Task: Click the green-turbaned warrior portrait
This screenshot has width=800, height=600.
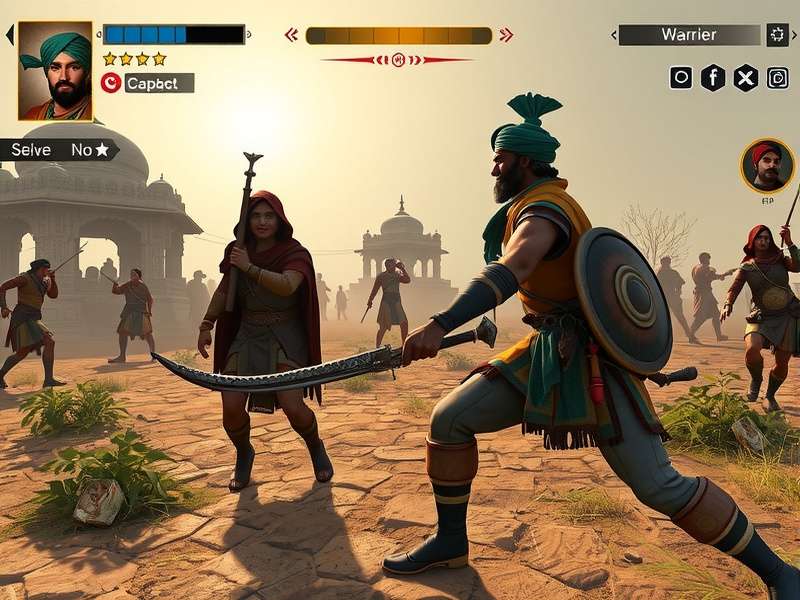Action: coord(55,71)
